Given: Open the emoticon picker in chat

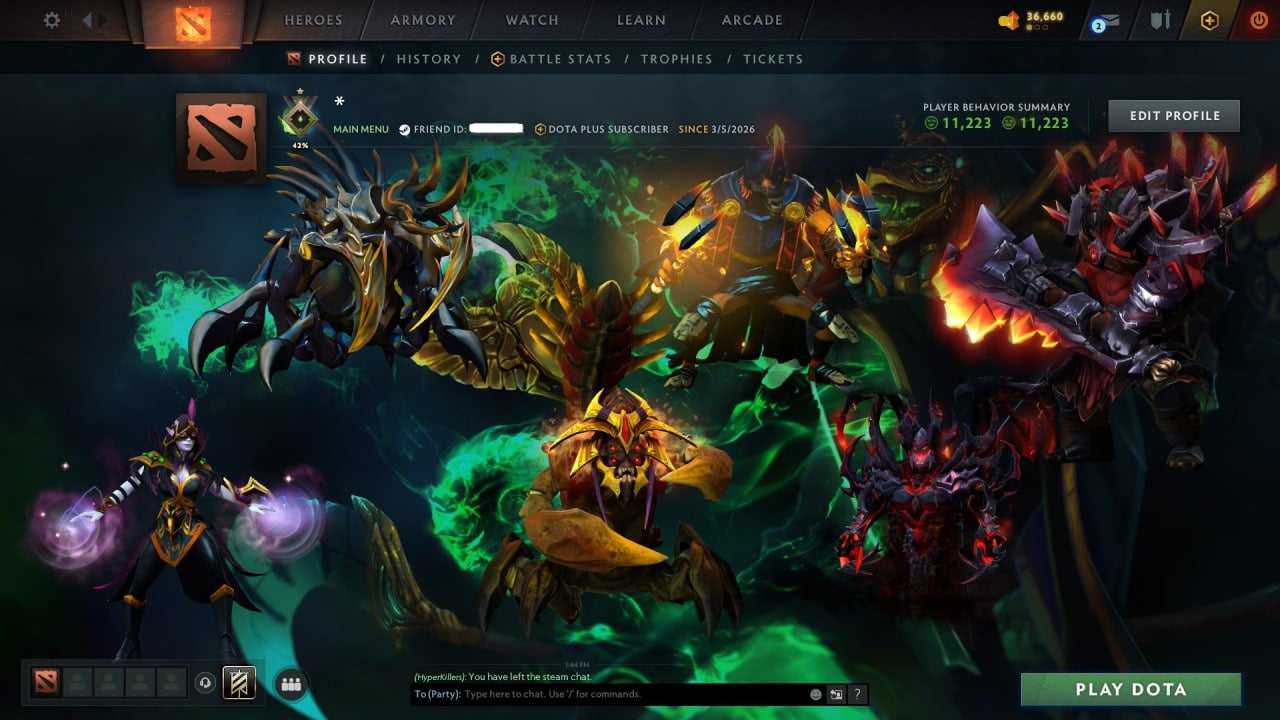Looking at the screenshot, I should 816,694.
